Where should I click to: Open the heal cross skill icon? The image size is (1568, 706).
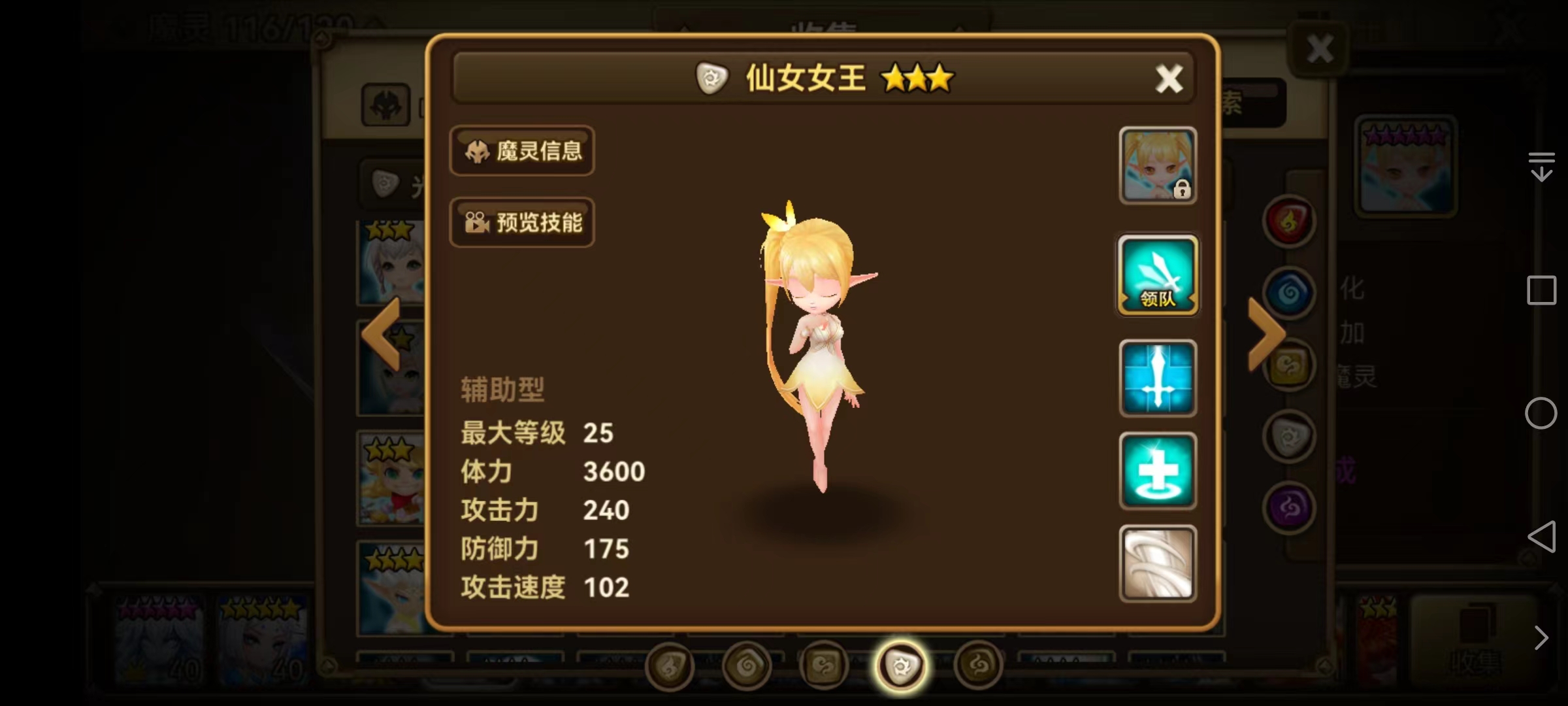pos(1157,471)
